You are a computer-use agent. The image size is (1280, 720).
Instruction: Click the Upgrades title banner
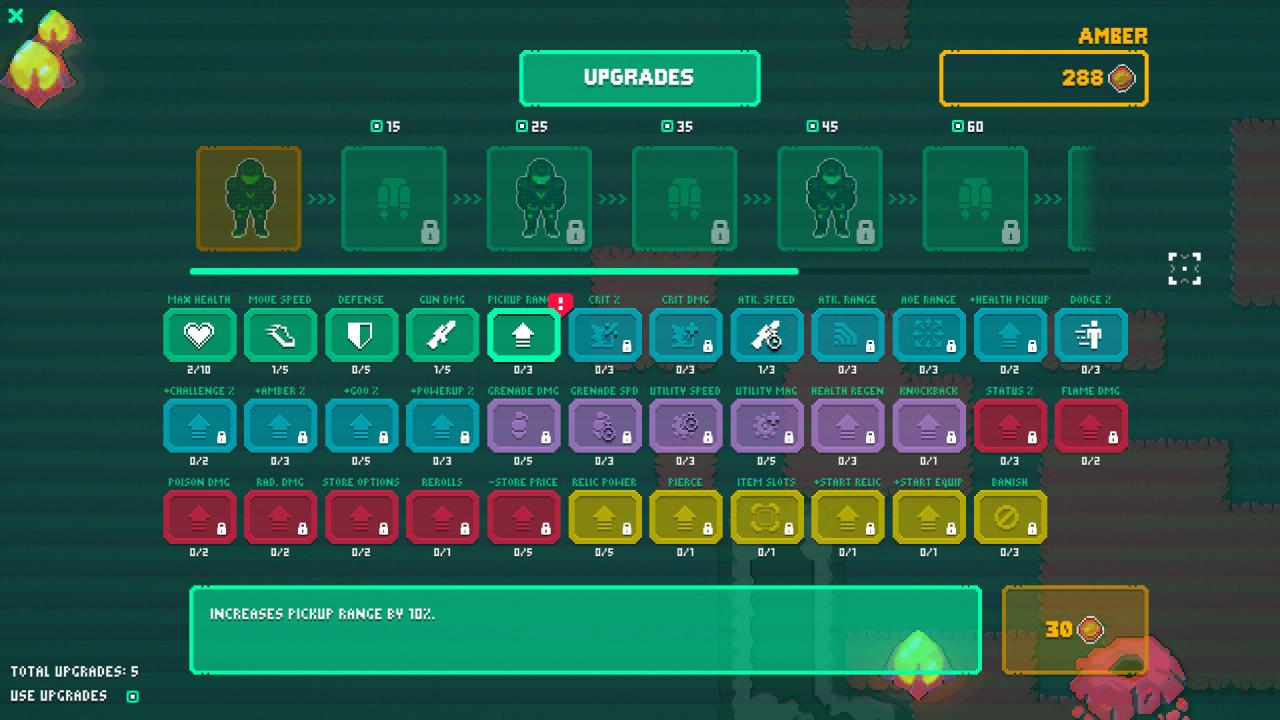[639, 78]
